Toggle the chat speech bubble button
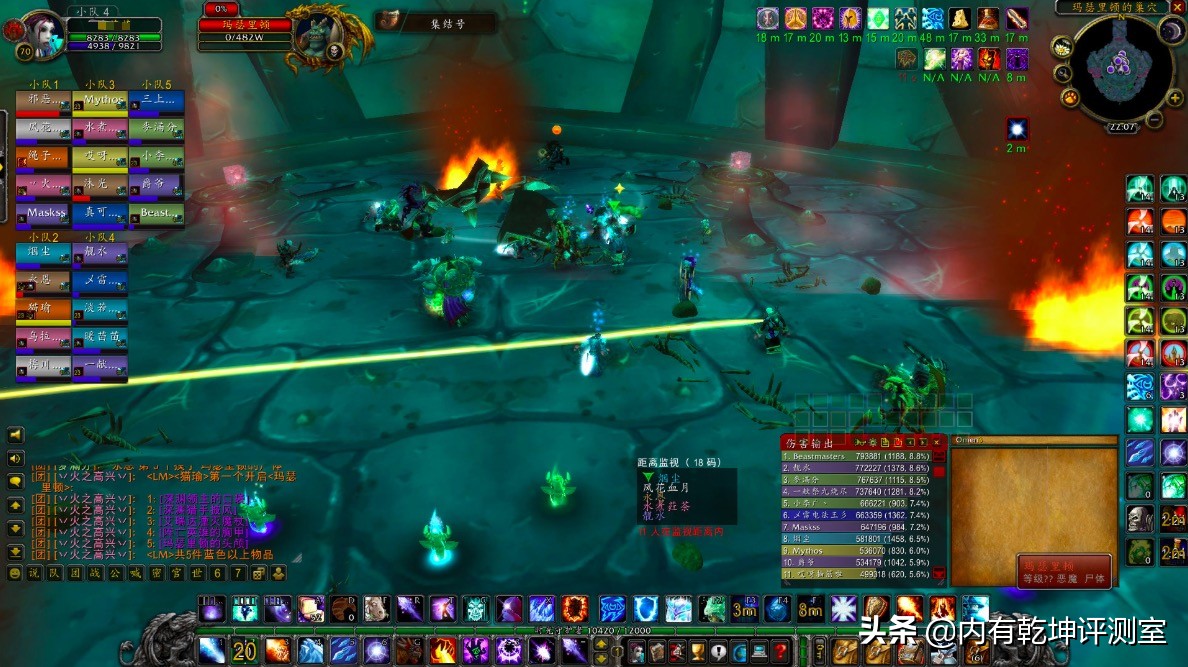This screenshot has height=667, width=1188. coord(15,481)
